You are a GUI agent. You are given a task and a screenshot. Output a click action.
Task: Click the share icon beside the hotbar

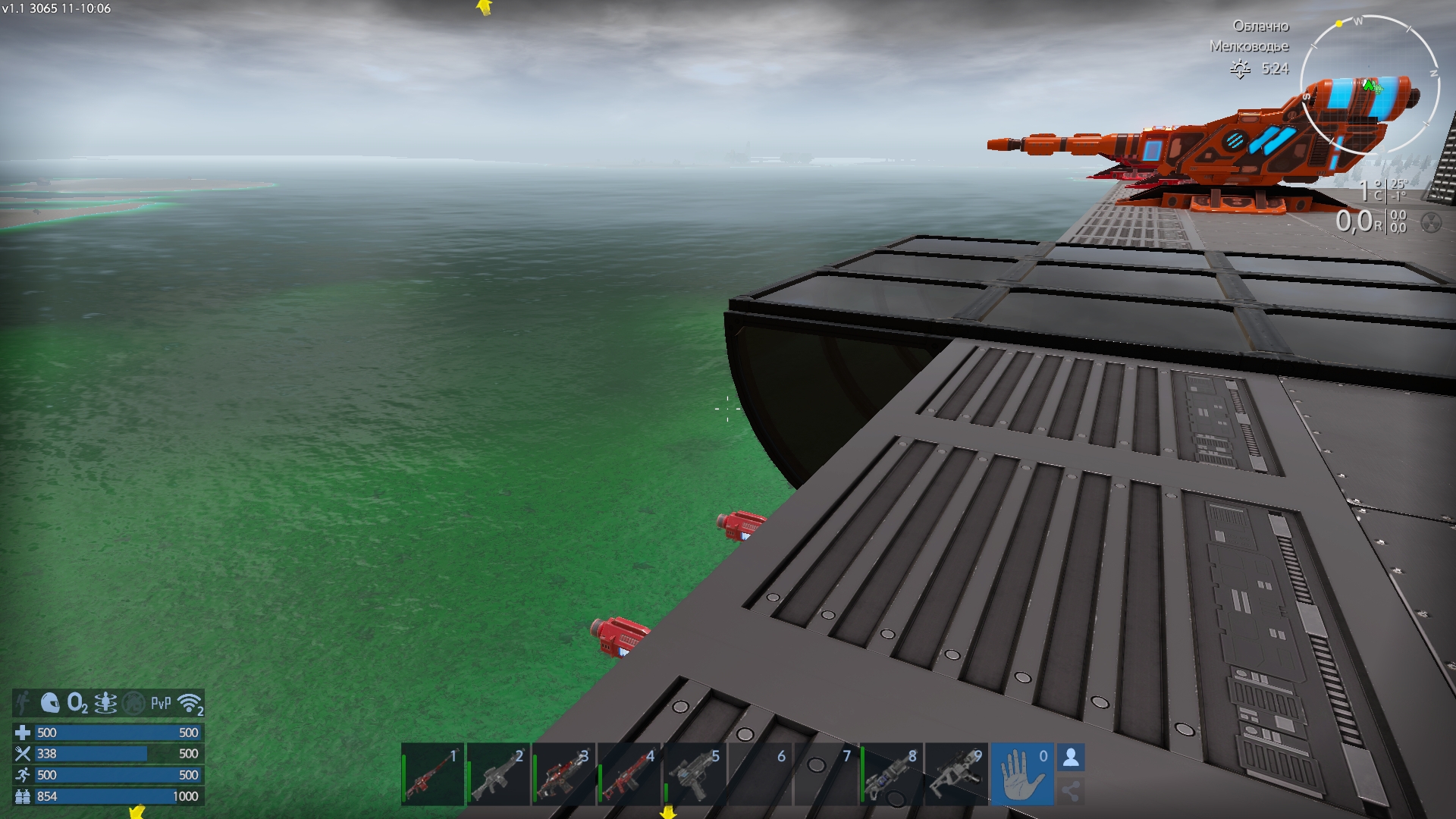point(1071,792)
